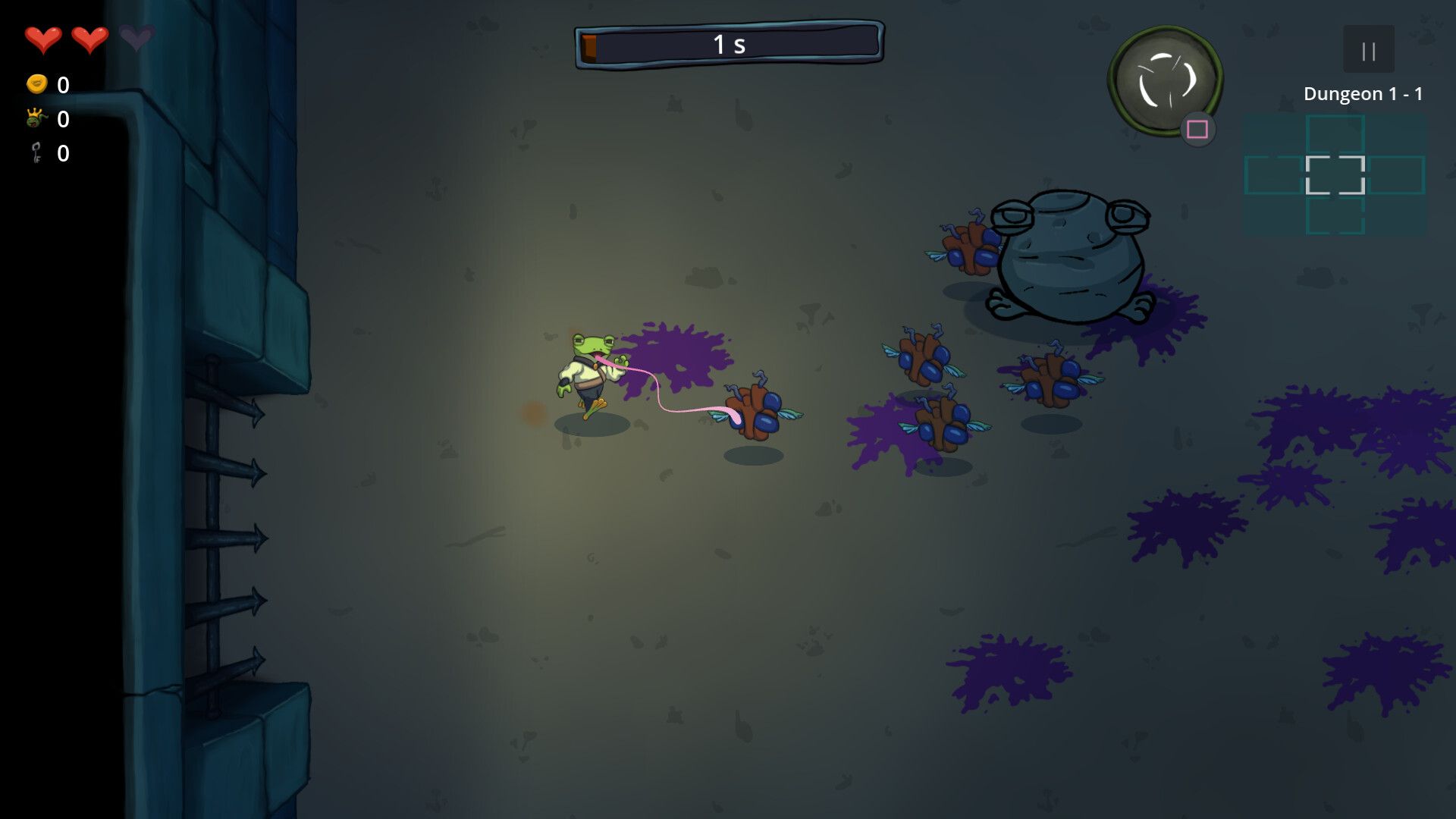
Task: Toggle the pause button
Action: (1368, 49)
